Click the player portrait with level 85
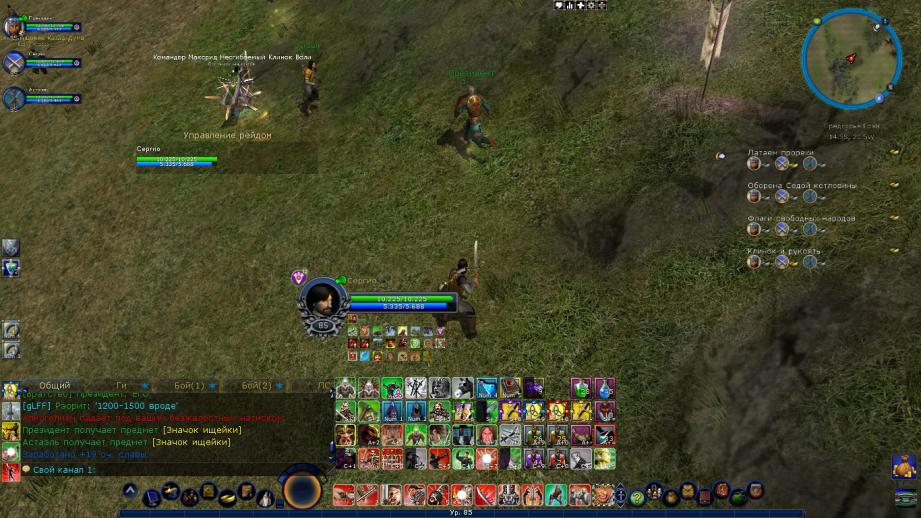Viewport: 921px width, 518px height. coord(323,299)
